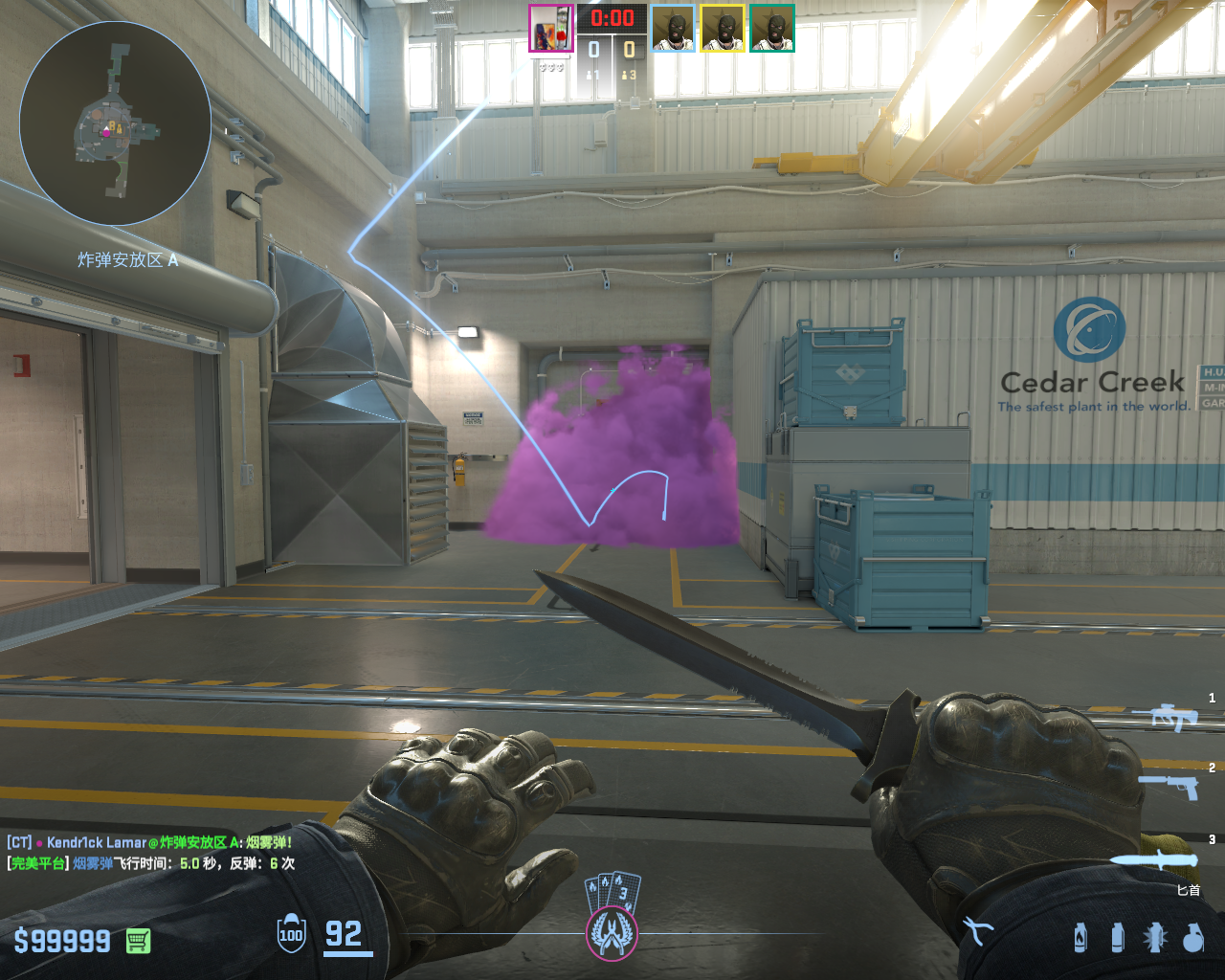Open the buy menu cart icon
The height and width of the screenshot is (980, 1225).
pyautogui.click(x=139, y=941)
